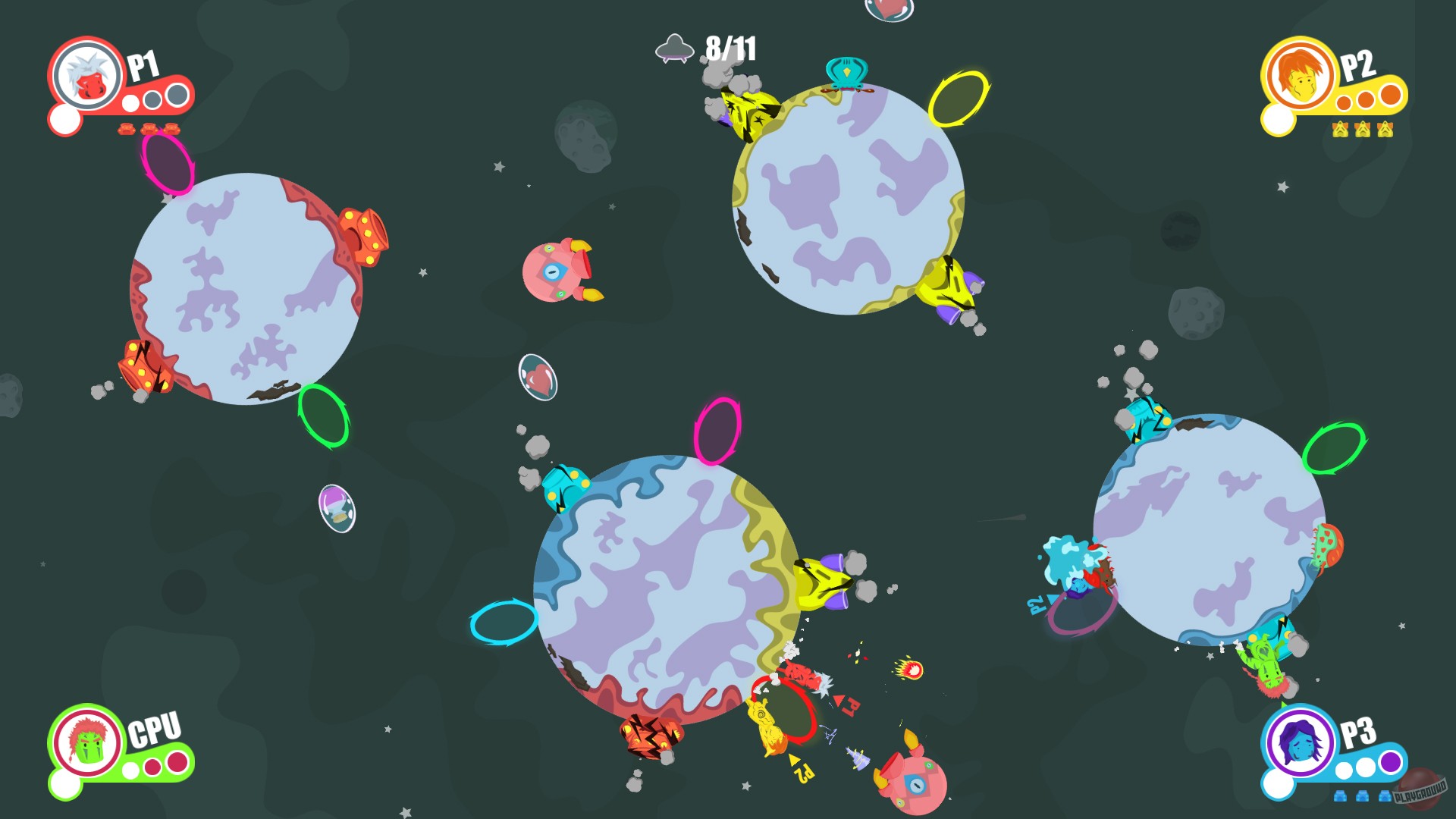This screenshot has width=1456, height=819.
Task: Toggle the largest orange score pip on P2's bar
Action: click(1390, 96)
